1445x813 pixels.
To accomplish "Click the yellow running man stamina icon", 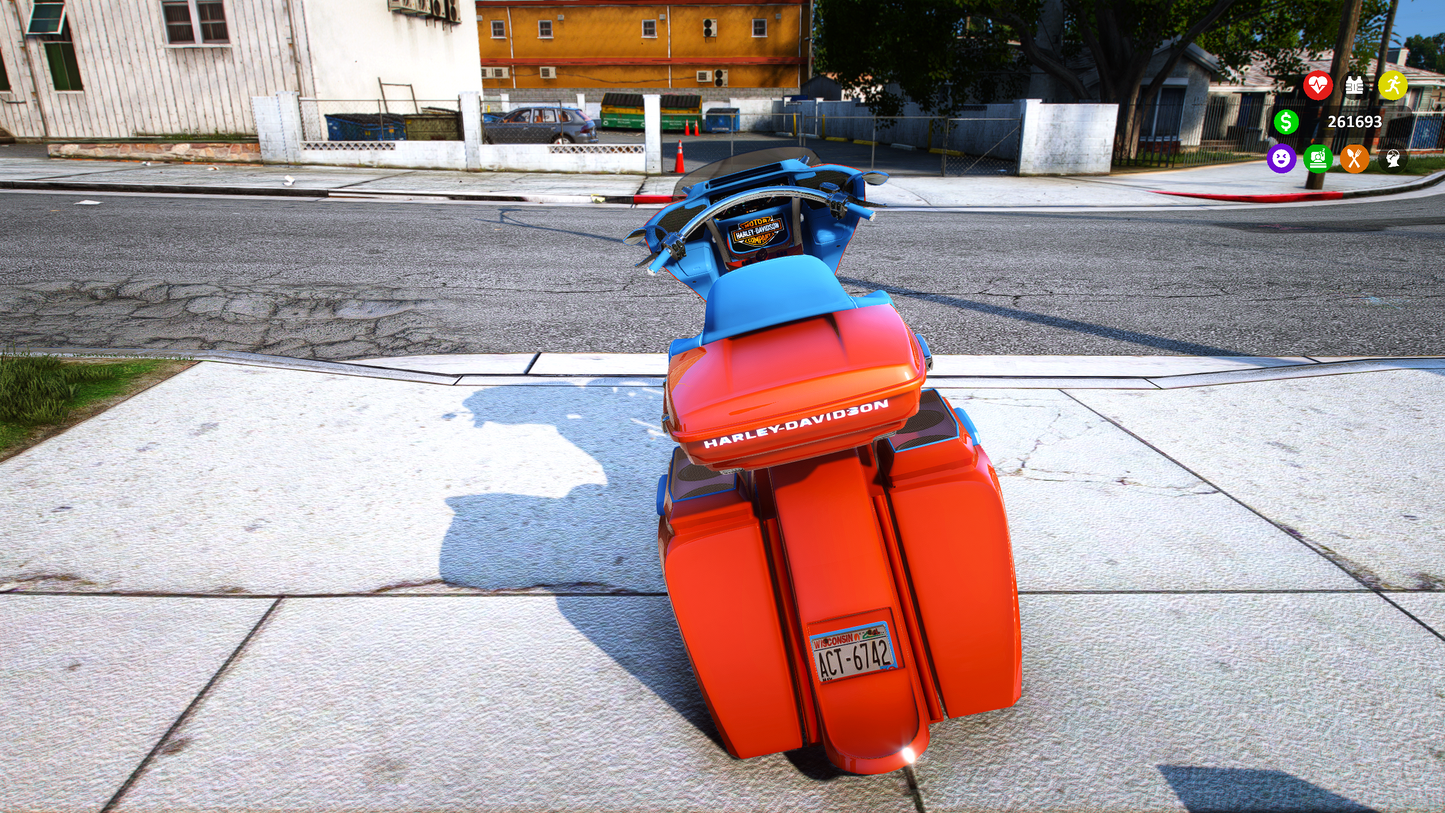I will click(x=1392, y=86).
